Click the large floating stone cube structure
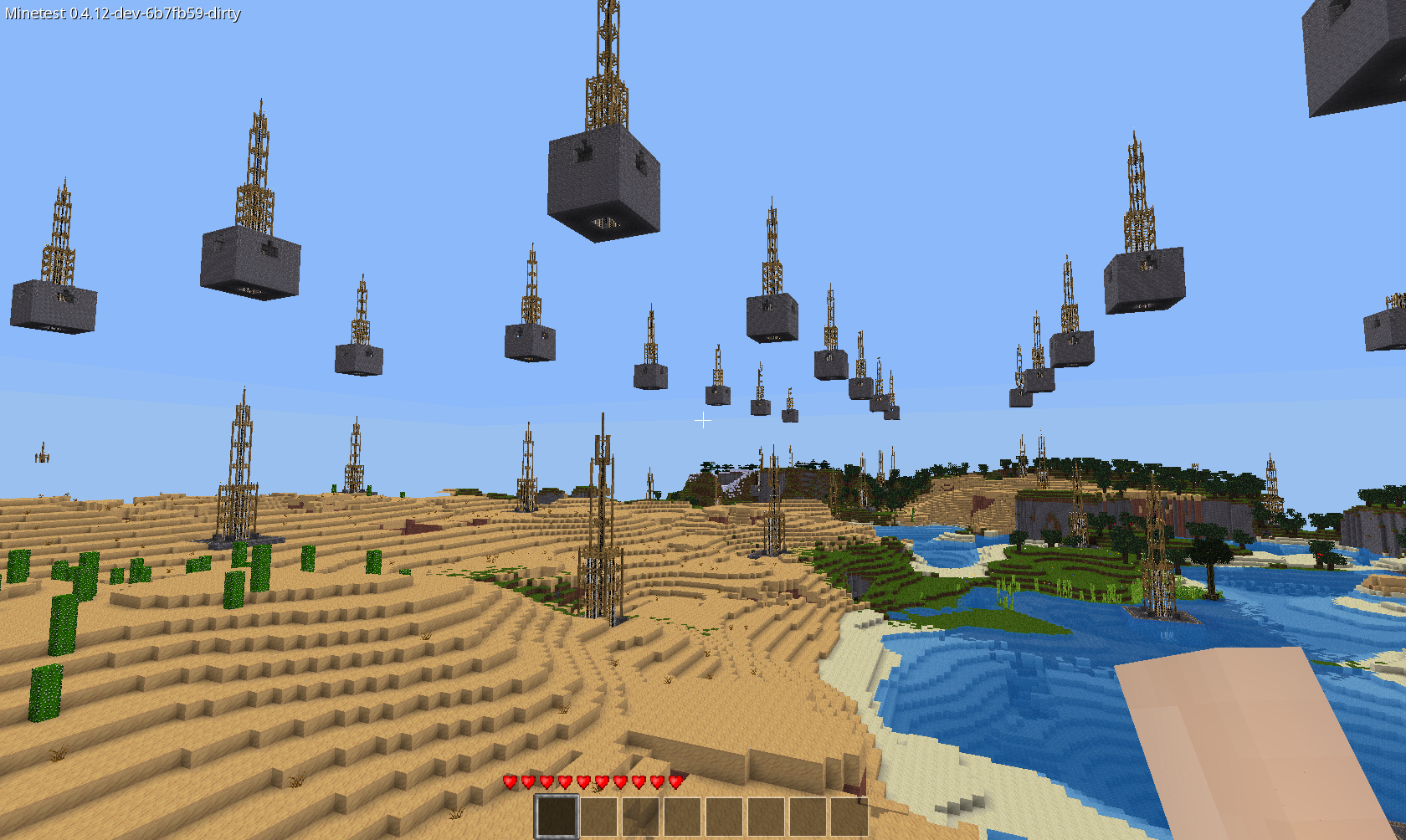The image size is (1406, 840). tap(604, 185)
